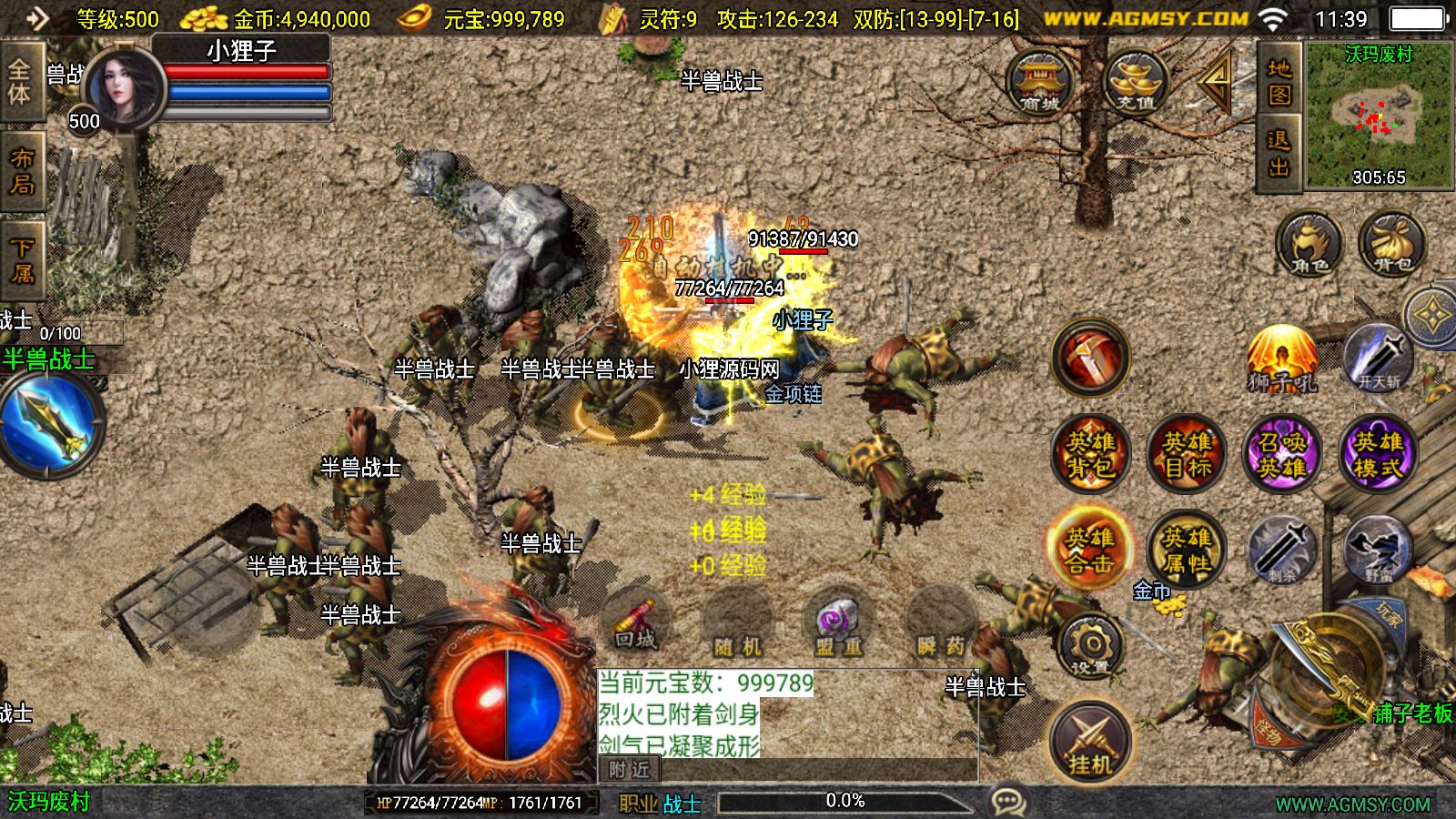Trigger 英雄合击 combo attack
1456x819 pixels.
coord(1090,549)
